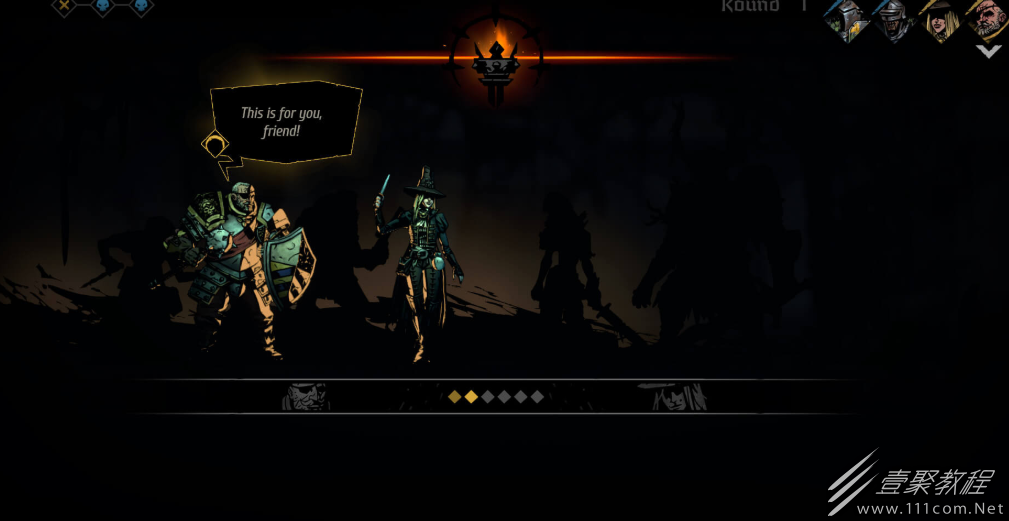
Task: Expand the turn order with the down chevron
Action: coord(988,51)
